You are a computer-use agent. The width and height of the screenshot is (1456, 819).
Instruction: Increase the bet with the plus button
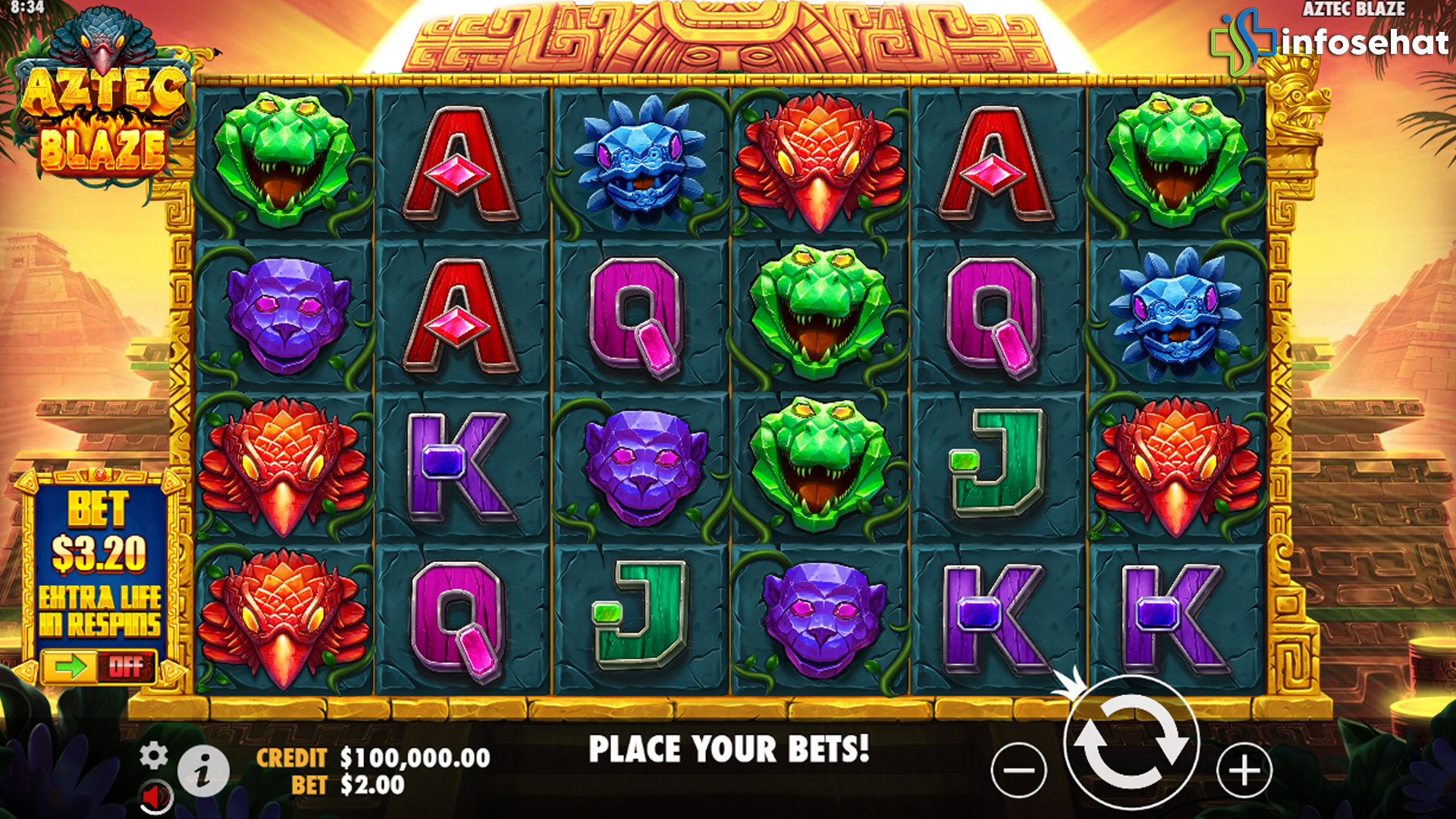point(1244,770)
